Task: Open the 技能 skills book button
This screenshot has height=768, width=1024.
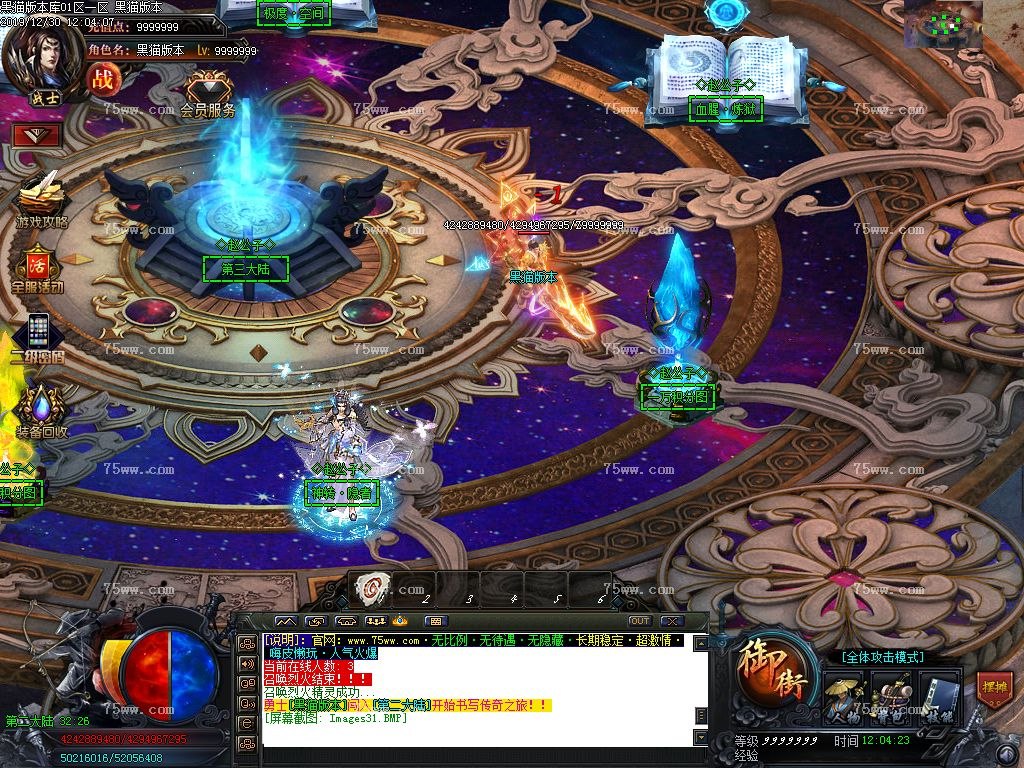Action: click(x=939, y=697)
